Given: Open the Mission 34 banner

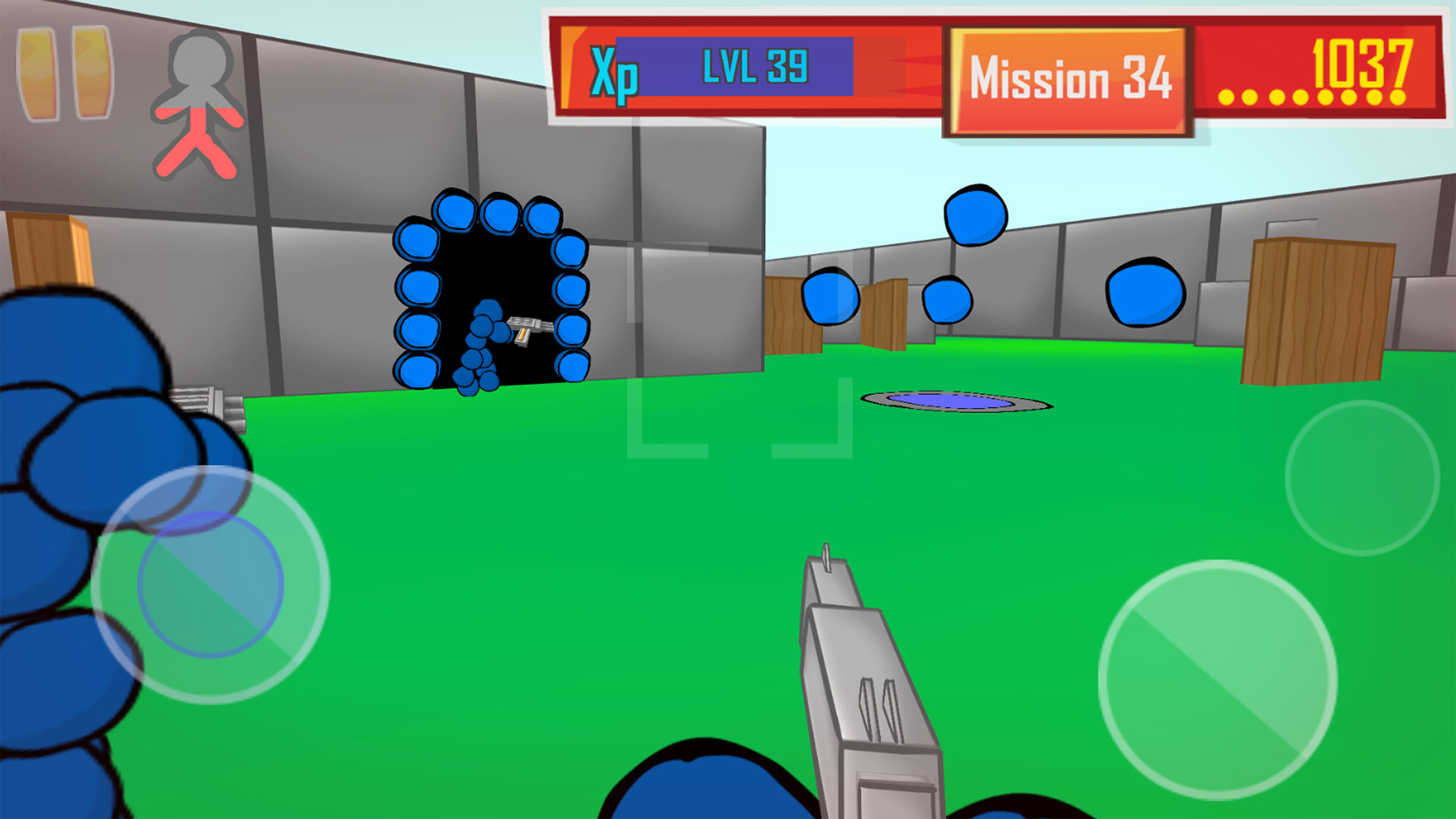Looking at the screenshot, I should coord(1067,80).
